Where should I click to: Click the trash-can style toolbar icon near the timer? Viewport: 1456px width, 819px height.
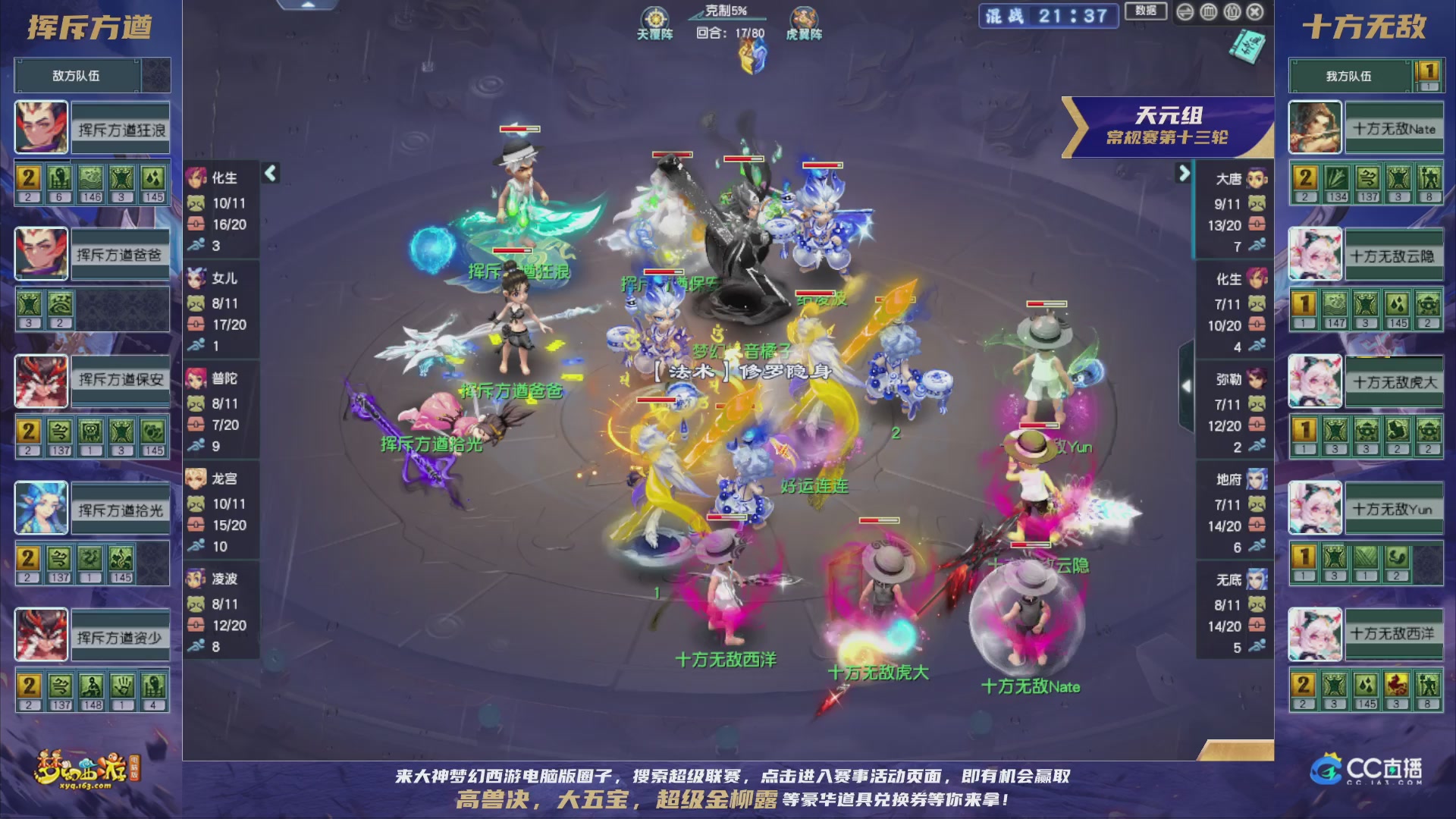point(1208,12)
